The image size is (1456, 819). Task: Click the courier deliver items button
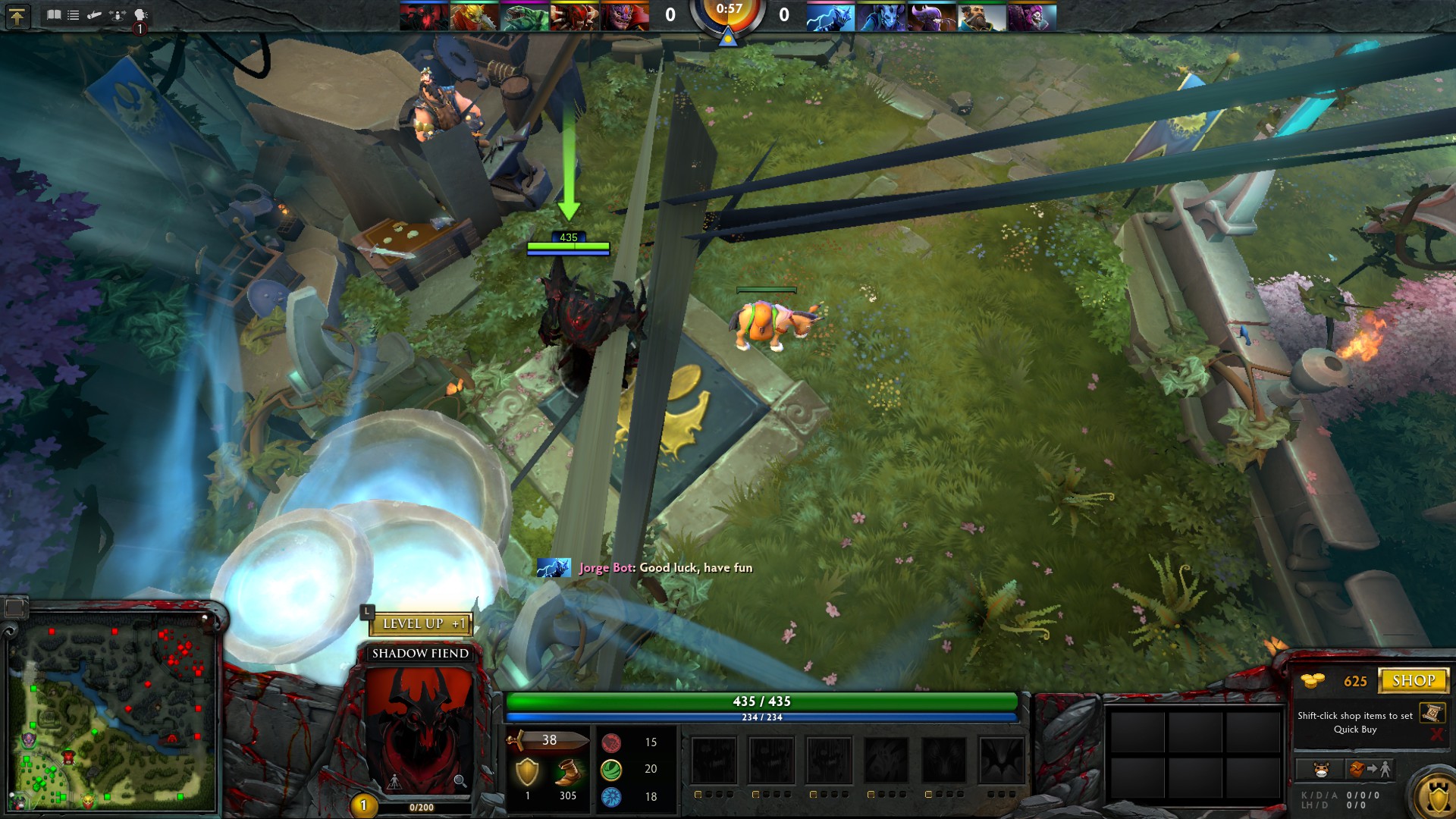click(1370, 769)
